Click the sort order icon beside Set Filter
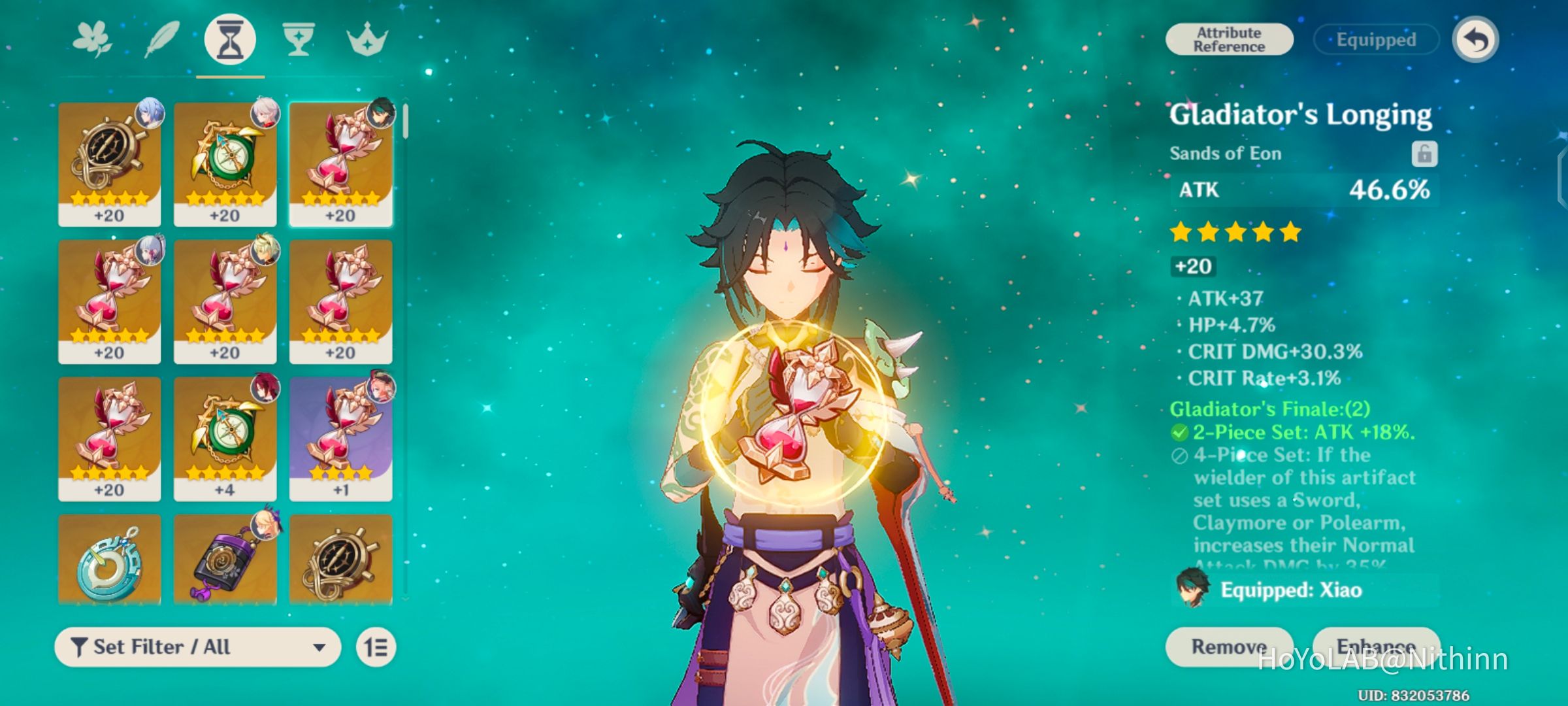This screenshot has height=706, width=1568. 376,647
